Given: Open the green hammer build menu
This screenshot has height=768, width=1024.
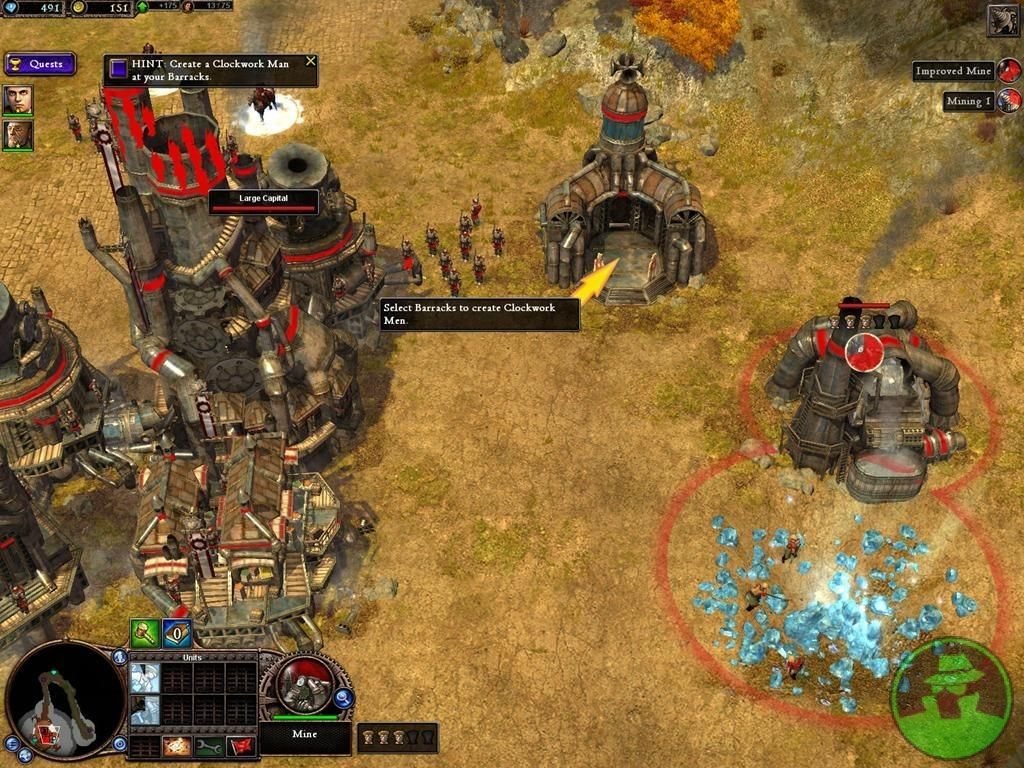Looking at the screenshot, I should [145, 633].
